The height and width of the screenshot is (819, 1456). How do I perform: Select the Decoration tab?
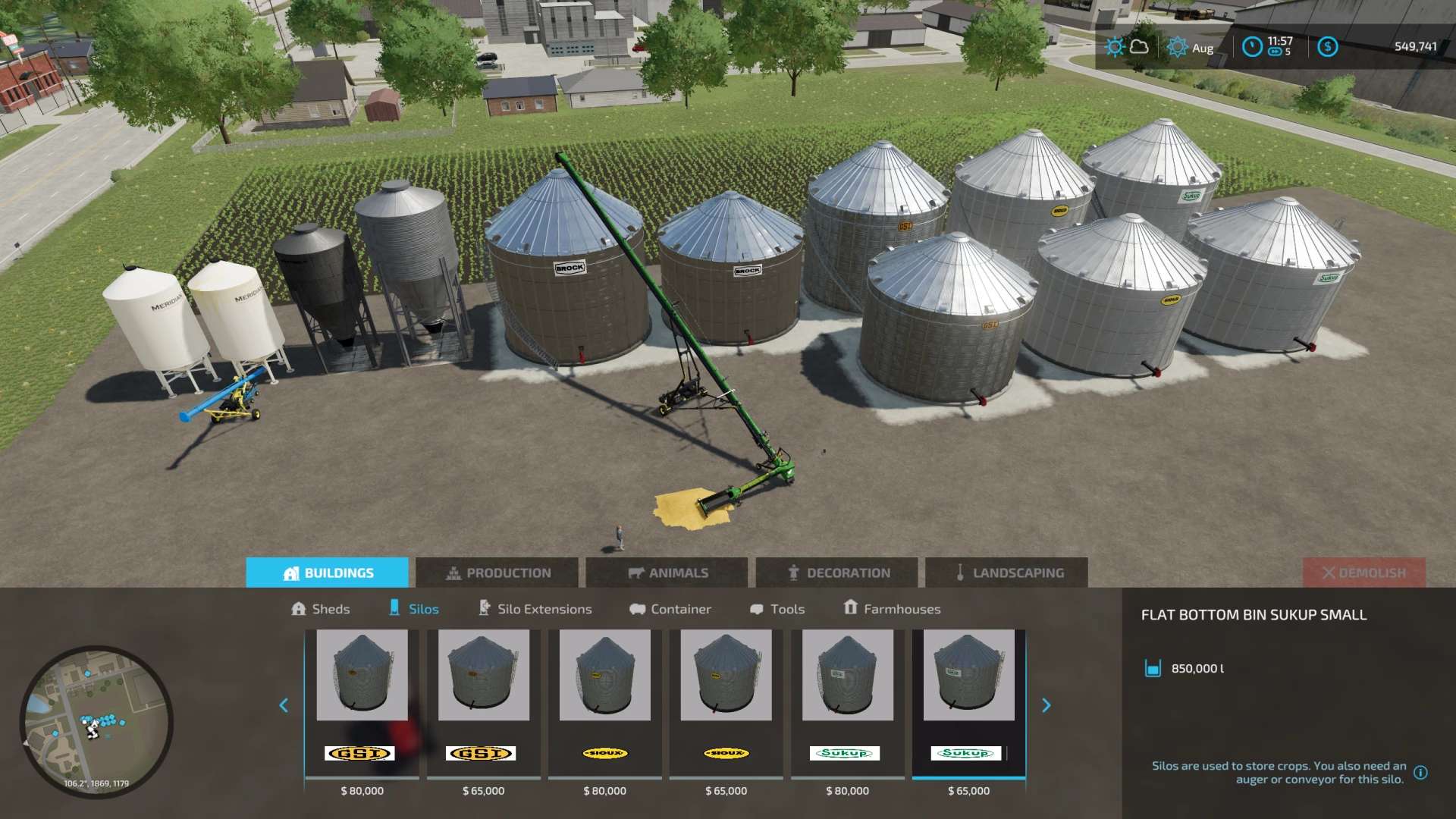[837, 573]
